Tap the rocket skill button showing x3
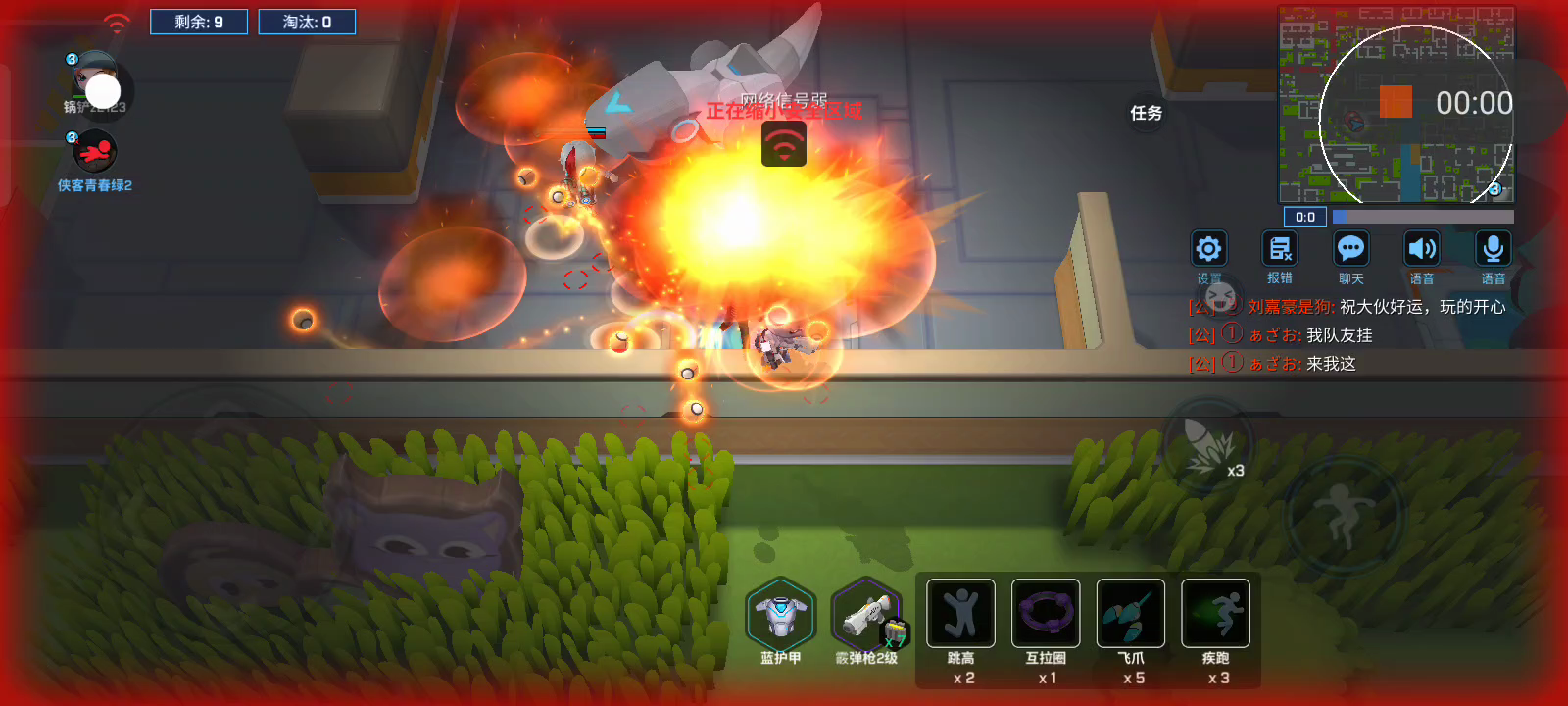Viewport: 1568px width, 706px height. [x=1209, y=447]
